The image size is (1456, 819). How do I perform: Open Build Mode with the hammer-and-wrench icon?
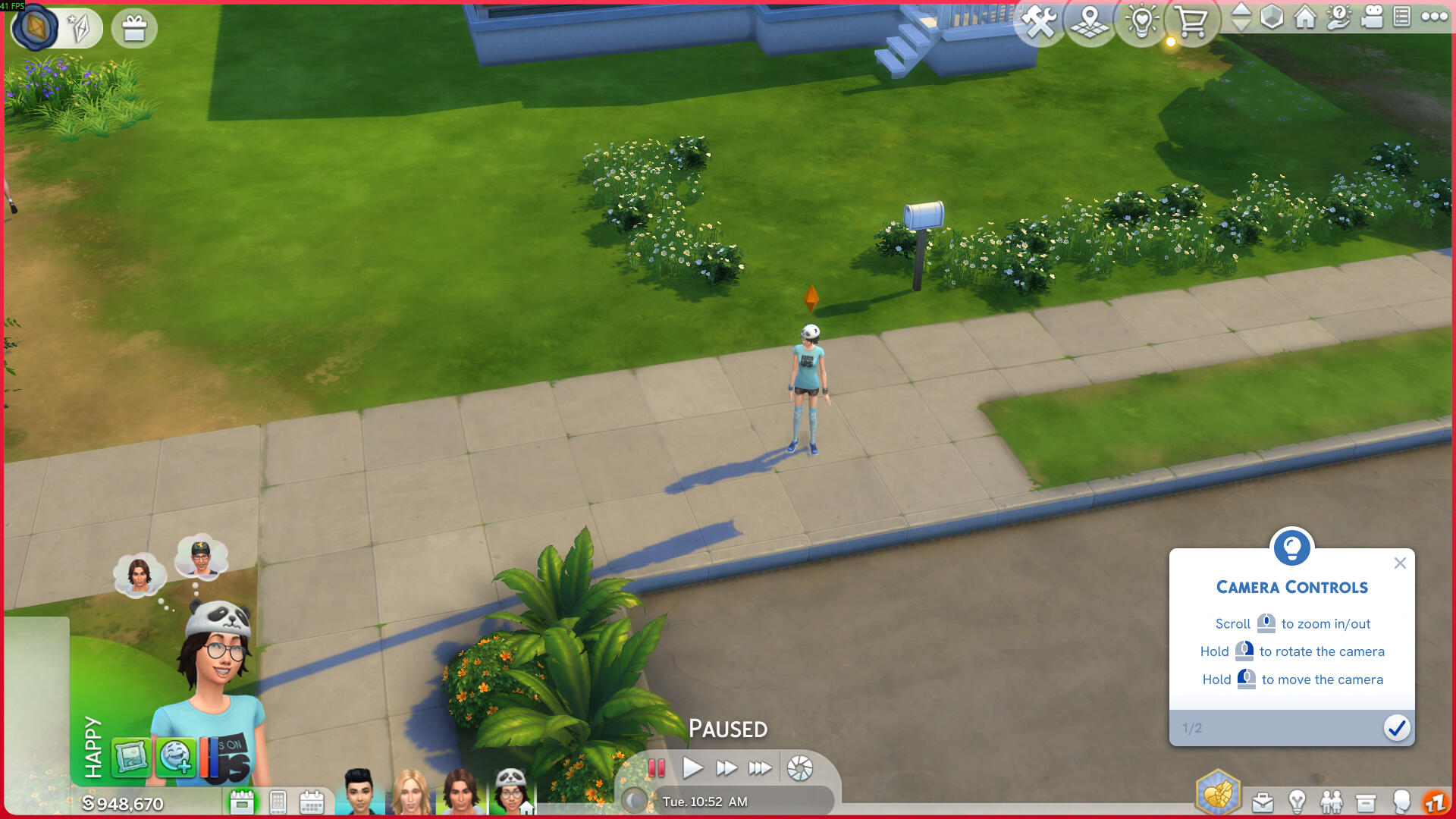(1040, 23)
